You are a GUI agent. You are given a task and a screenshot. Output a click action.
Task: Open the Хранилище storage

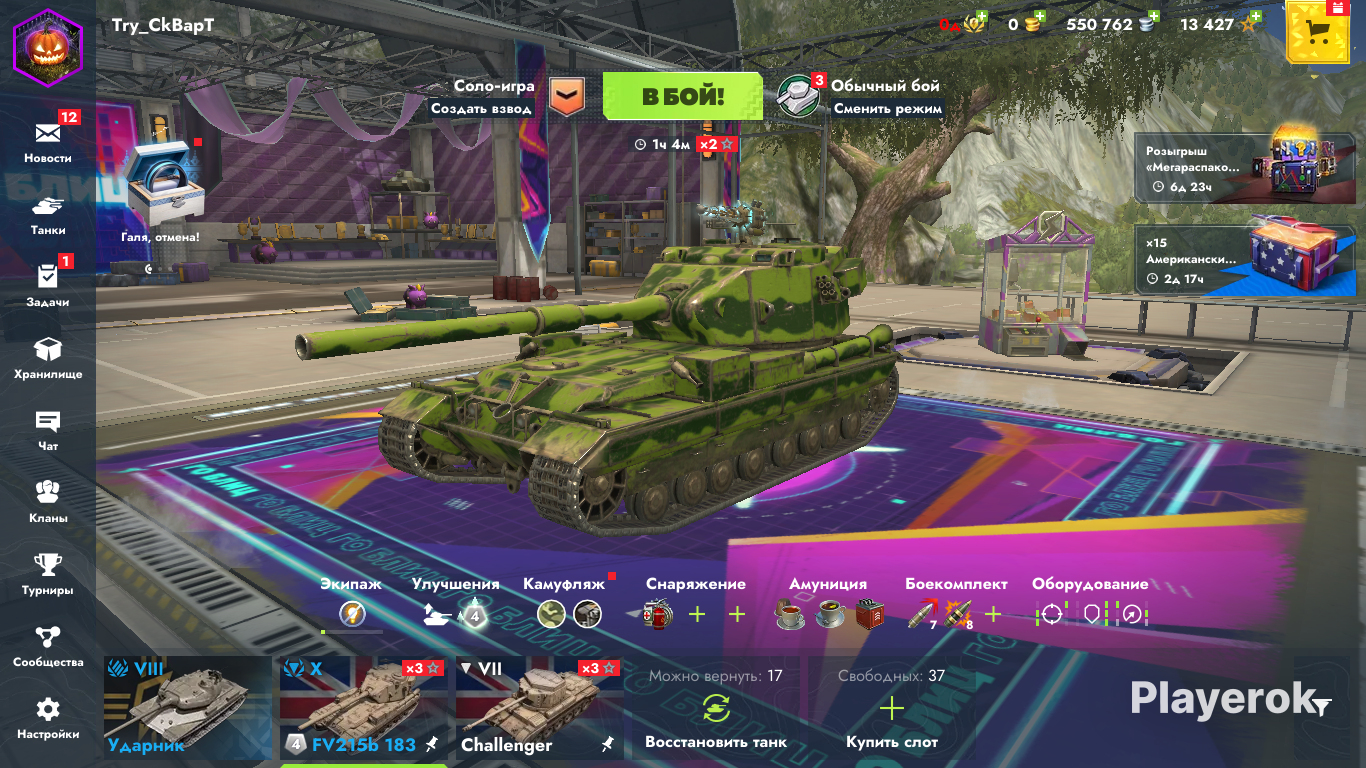(48, 356)
